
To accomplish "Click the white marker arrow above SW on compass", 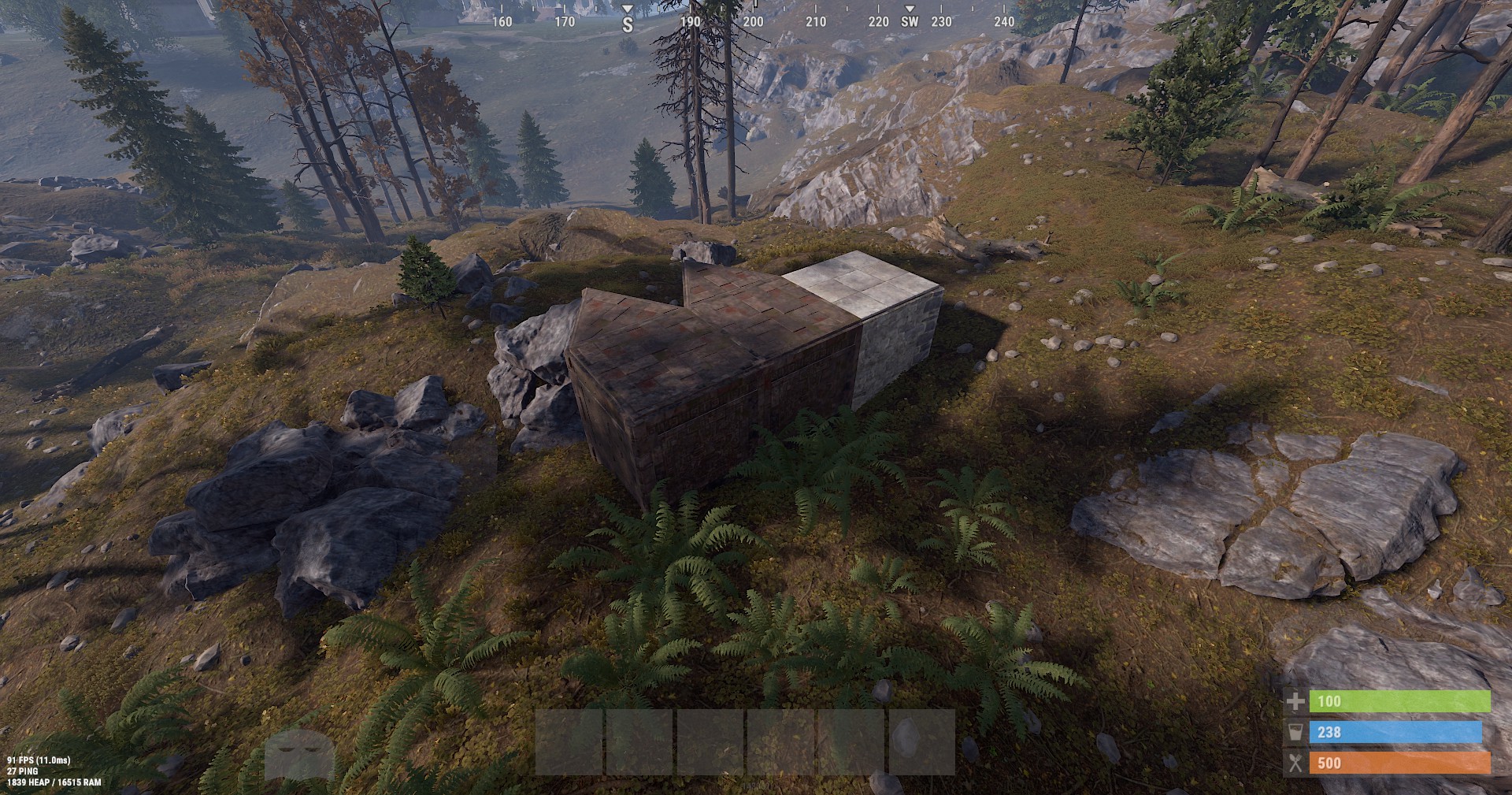I will [911, 6].
